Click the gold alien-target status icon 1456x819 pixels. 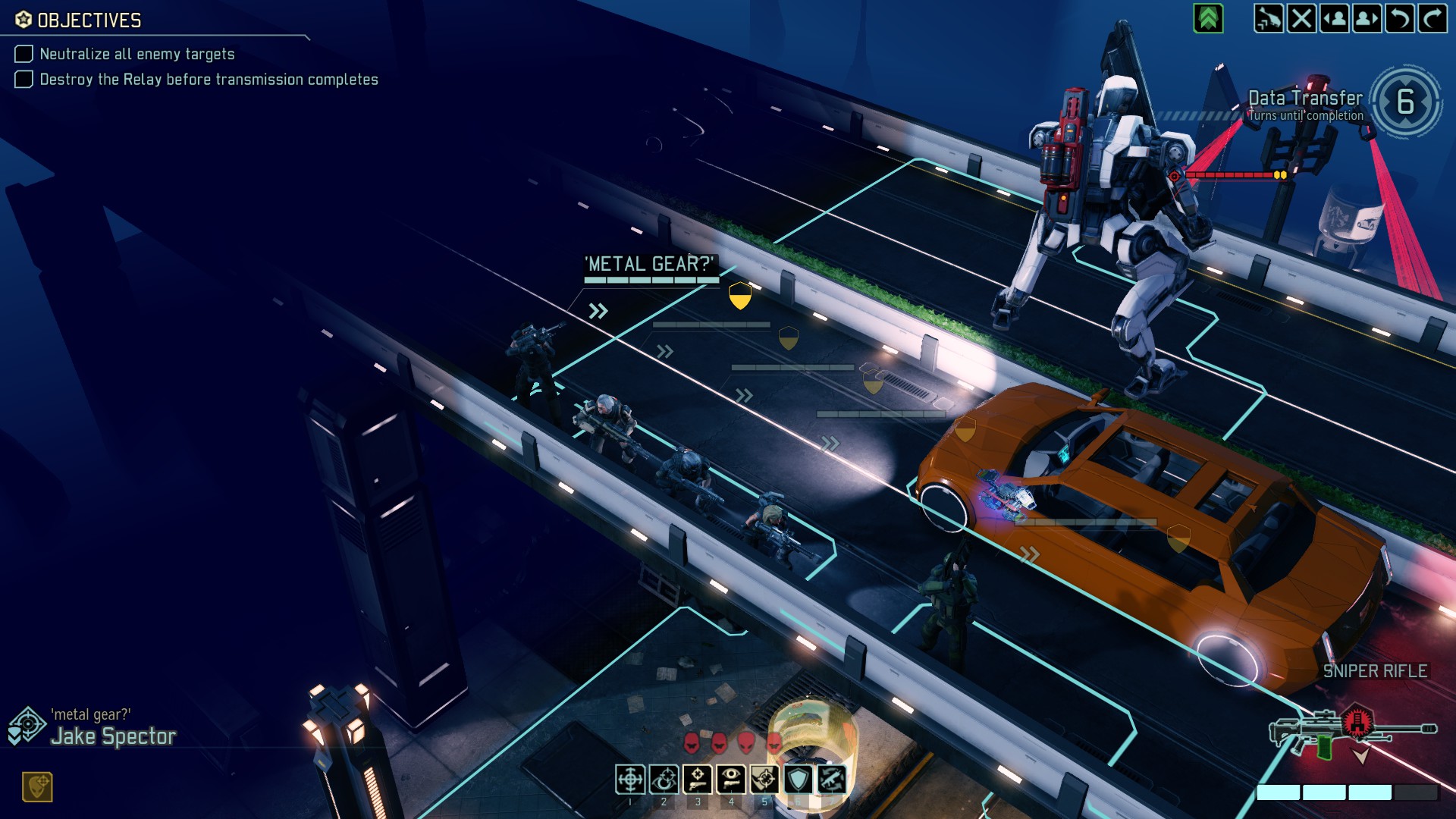coord(37,787)
